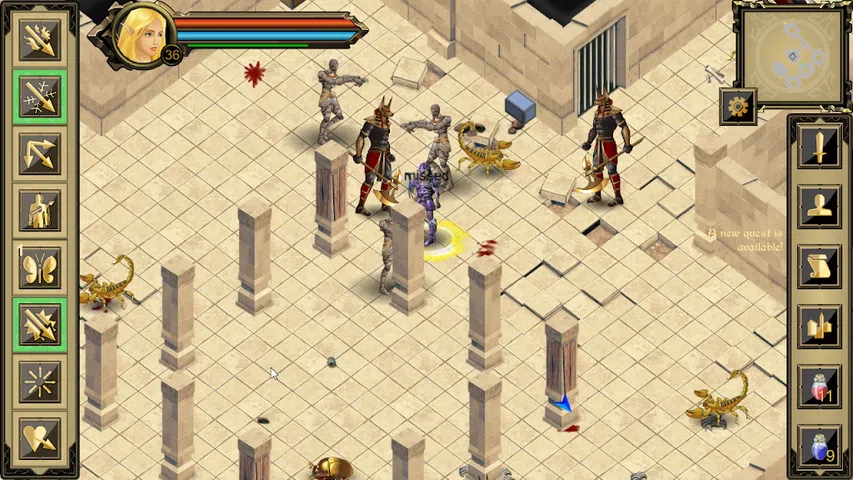Select the archer figure skill icon
The image size is (853, 480).
pos(40,211)
